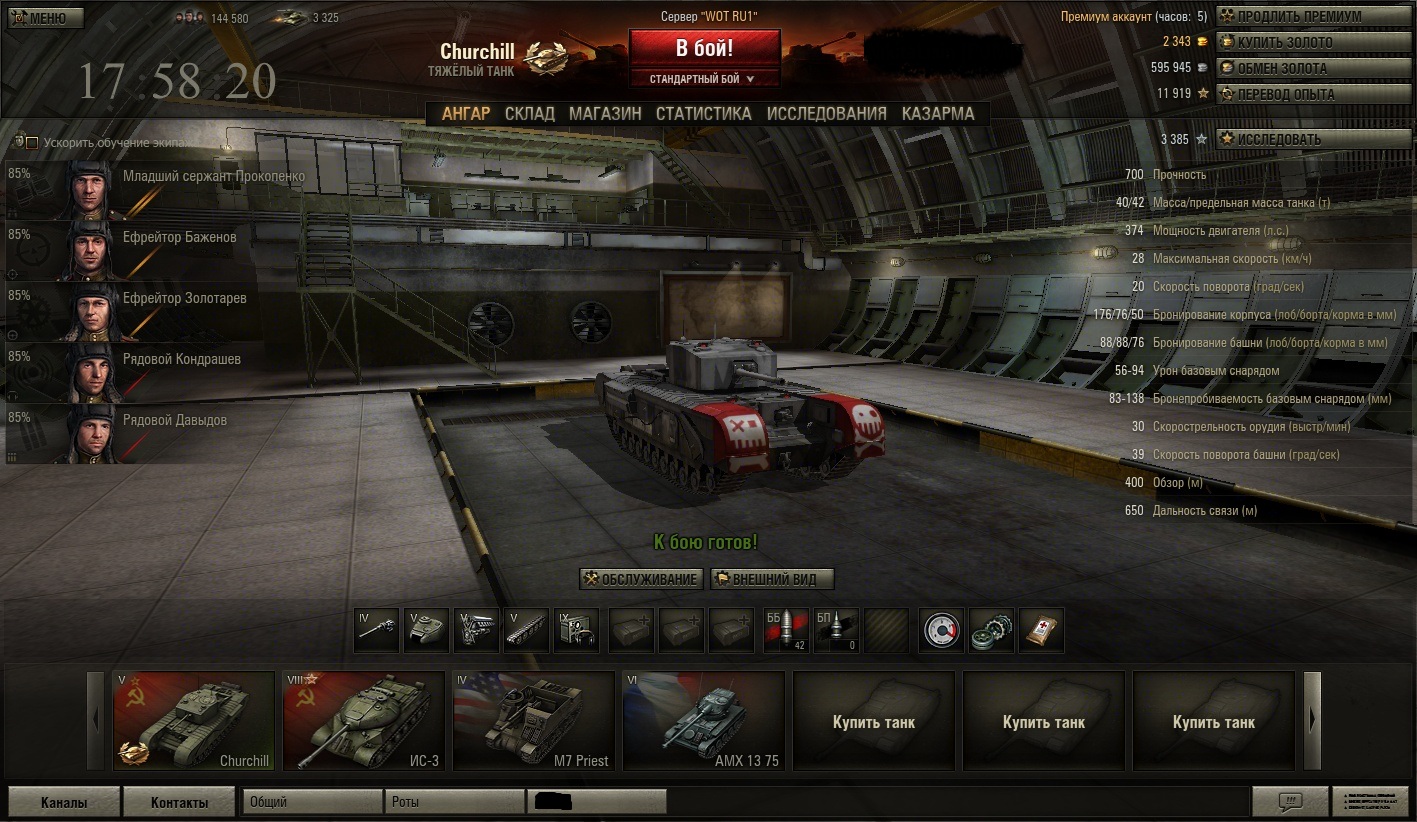
Task: Switch to the СКЛАД tab
Action: click(x=529, y=114)
